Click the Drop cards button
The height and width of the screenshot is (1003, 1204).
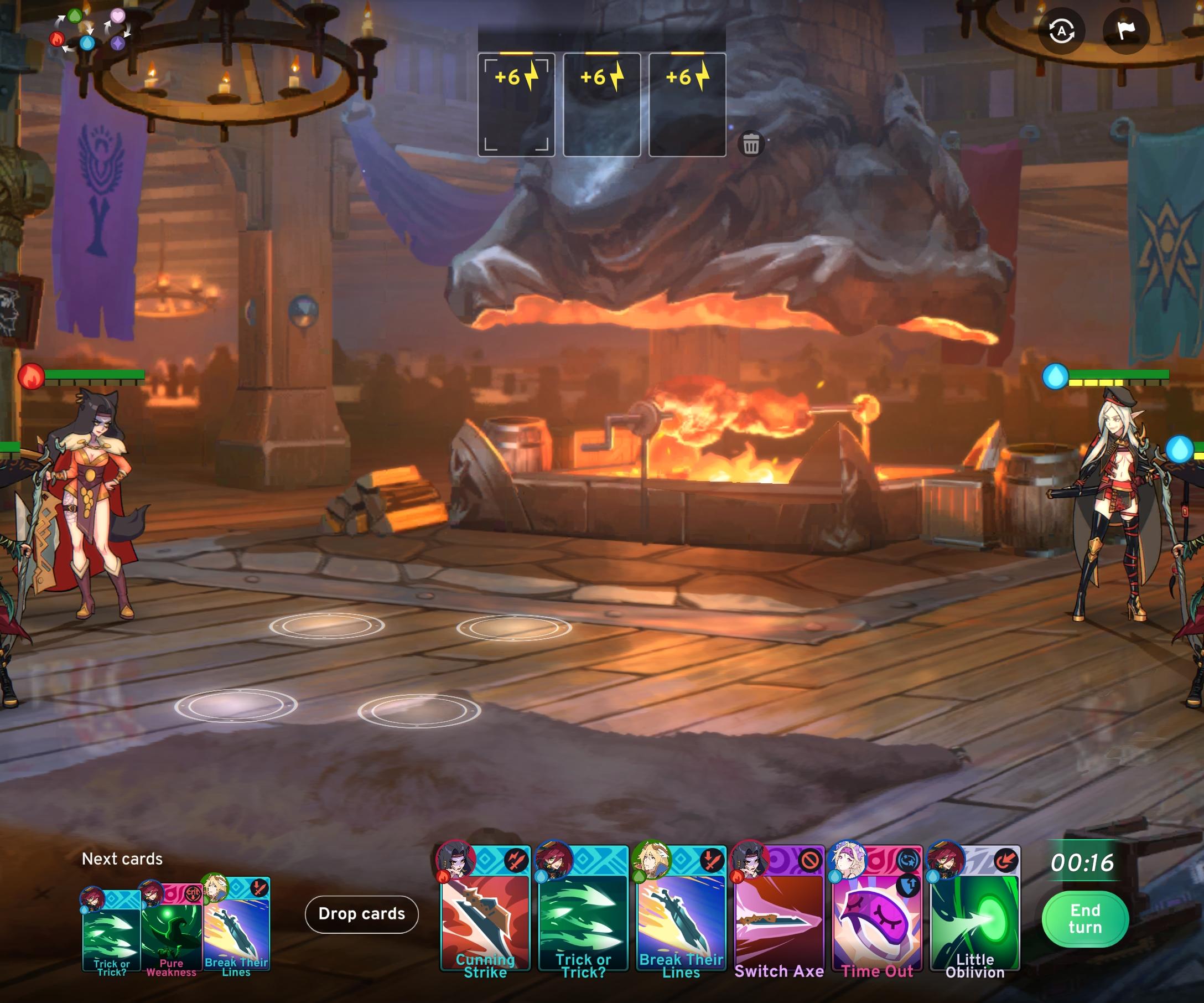coord(361,913)
